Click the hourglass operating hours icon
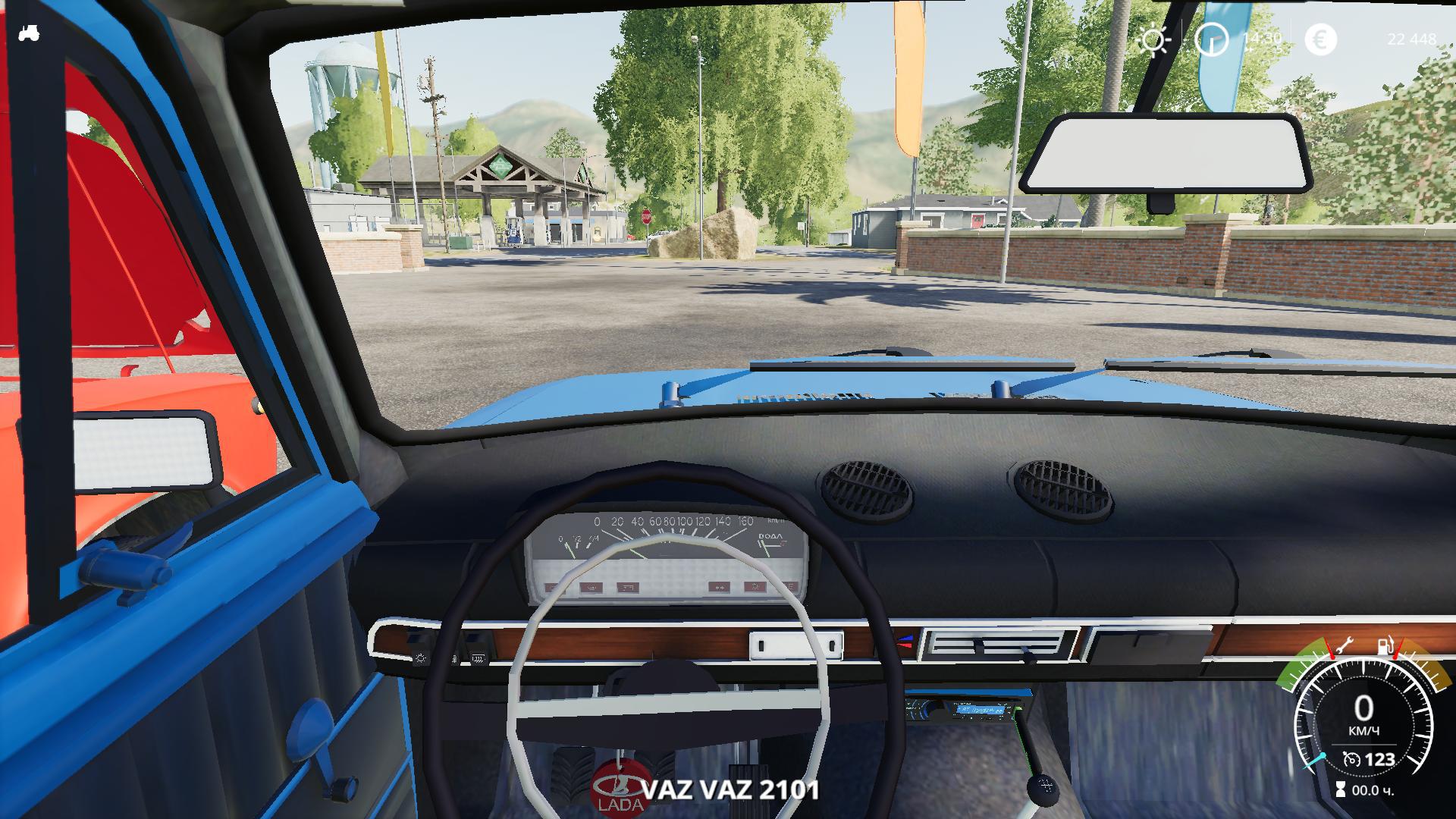 [x=1341, y=790]
